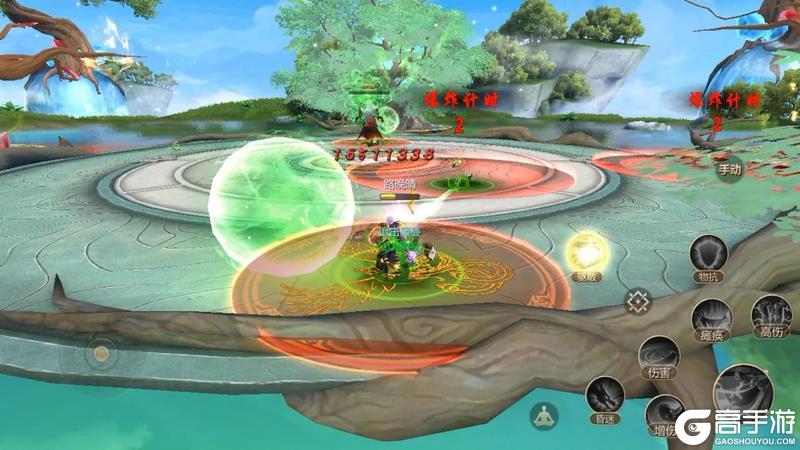Activate the meditation pose icon
Screen dimensions: 800x450
click(544, 415)
